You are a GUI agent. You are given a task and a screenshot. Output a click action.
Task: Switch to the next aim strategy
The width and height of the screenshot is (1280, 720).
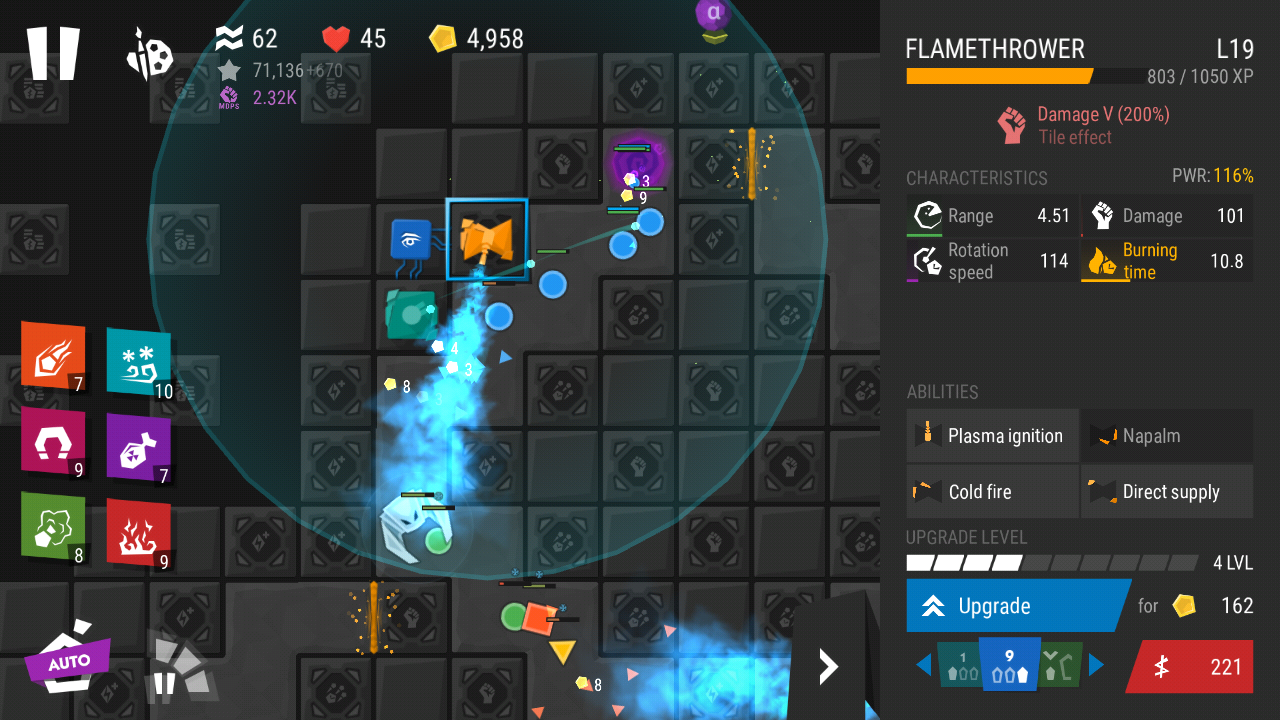point(1097,665)
